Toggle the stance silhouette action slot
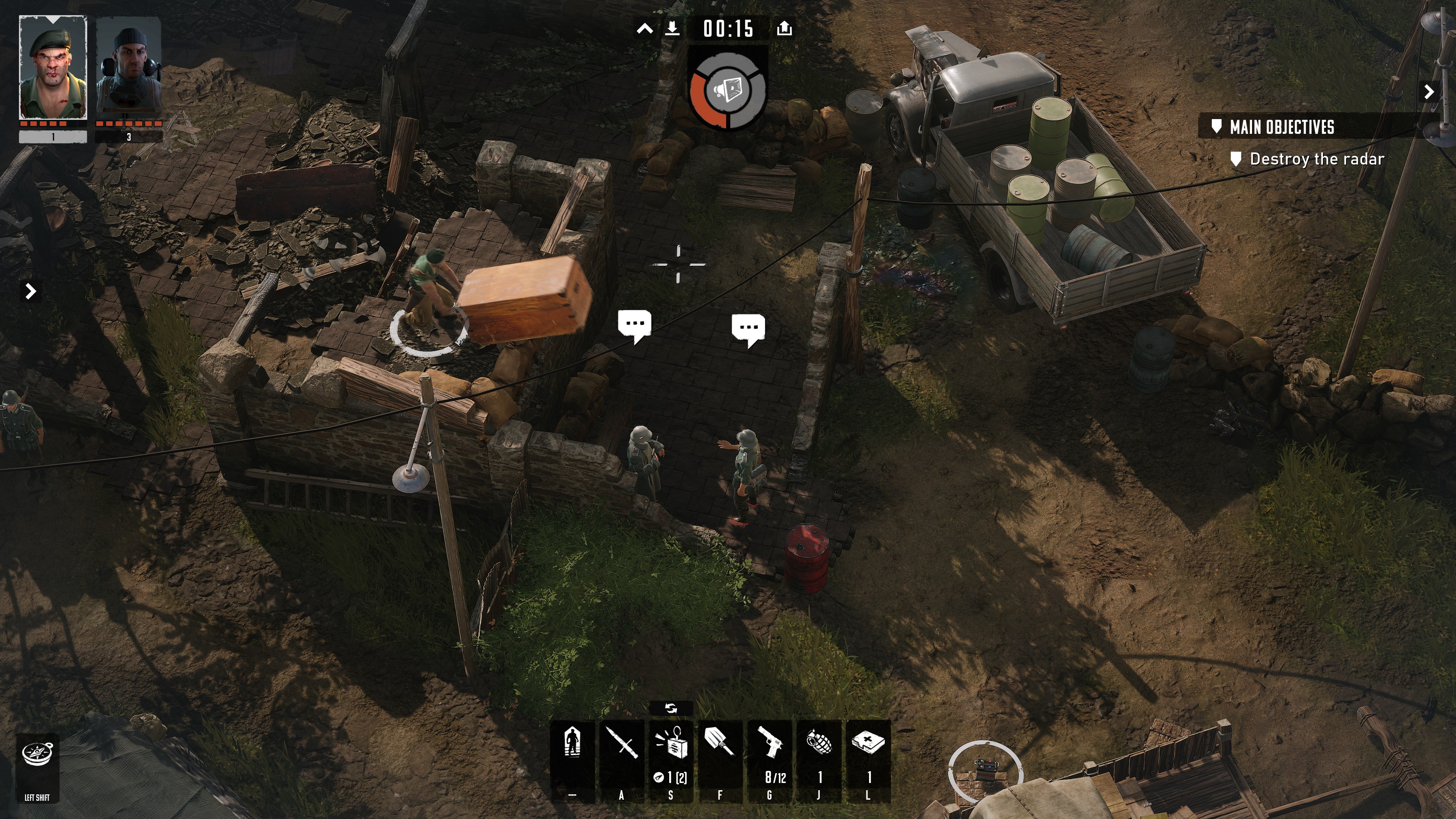Viewport: 1456px width, 819px height. tap(573, 743)
